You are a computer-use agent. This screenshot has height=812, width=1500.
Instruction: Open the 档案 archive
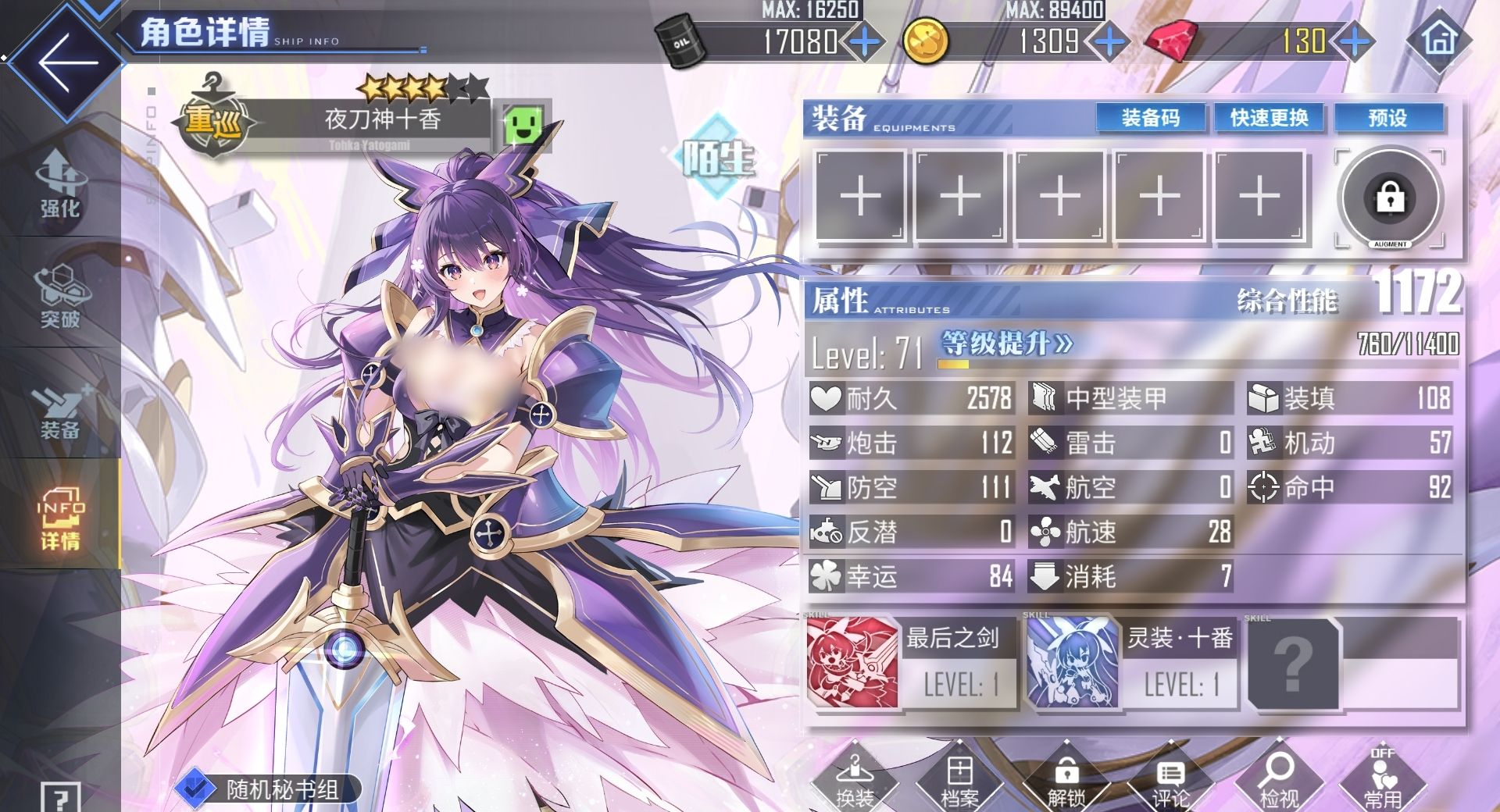click(959, 782)
